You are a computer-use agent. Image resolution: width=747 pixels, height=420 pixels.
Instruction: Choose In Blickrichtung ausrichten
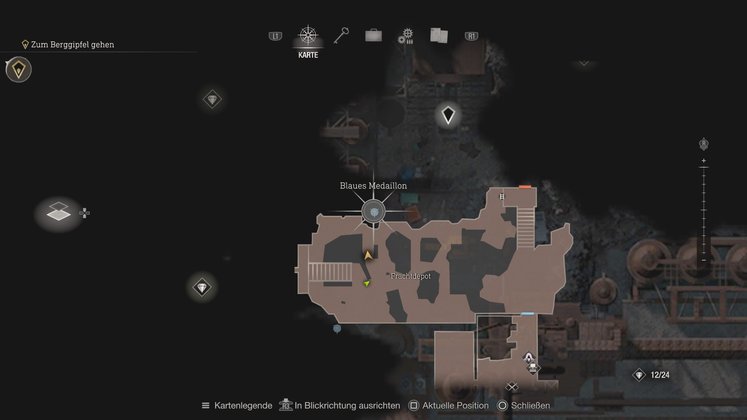(346, 405)
